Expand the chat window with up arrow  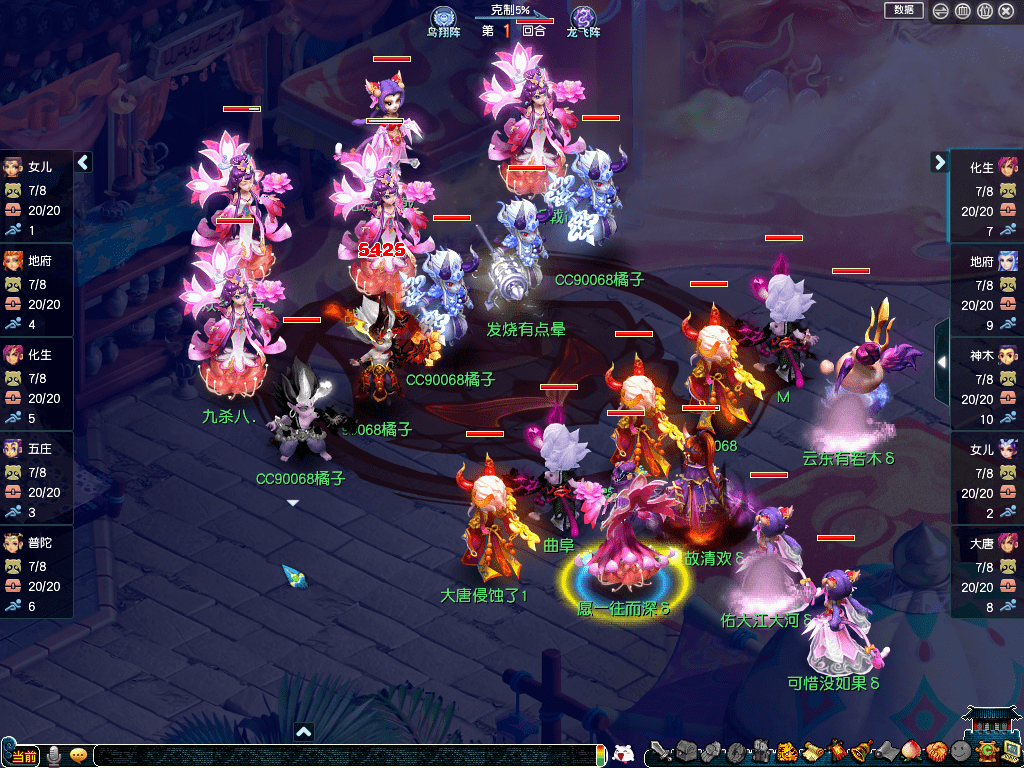(304, 732)
